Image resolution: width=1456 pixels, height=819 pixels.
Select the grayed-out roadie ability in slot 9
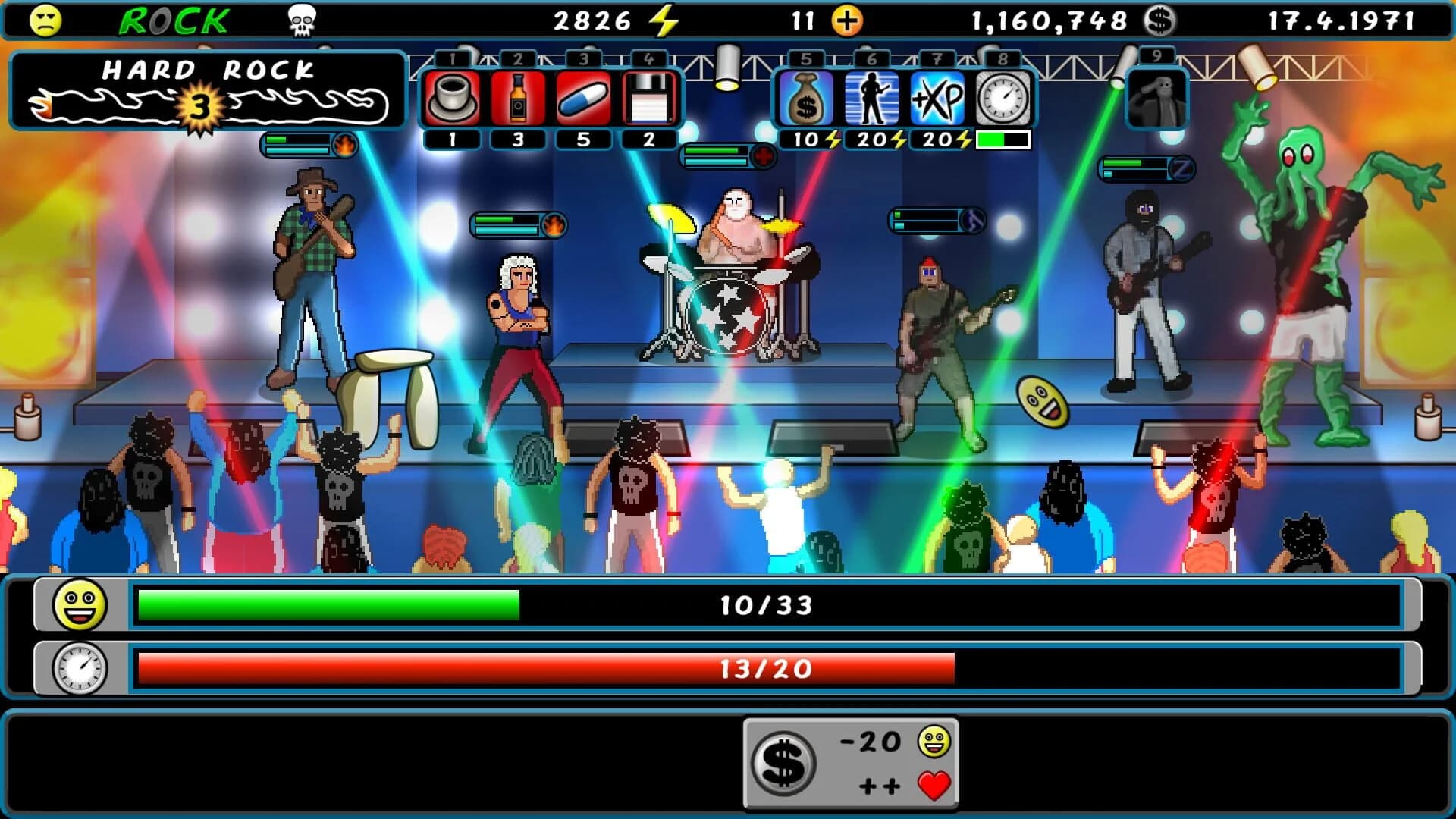(1156, 99)
